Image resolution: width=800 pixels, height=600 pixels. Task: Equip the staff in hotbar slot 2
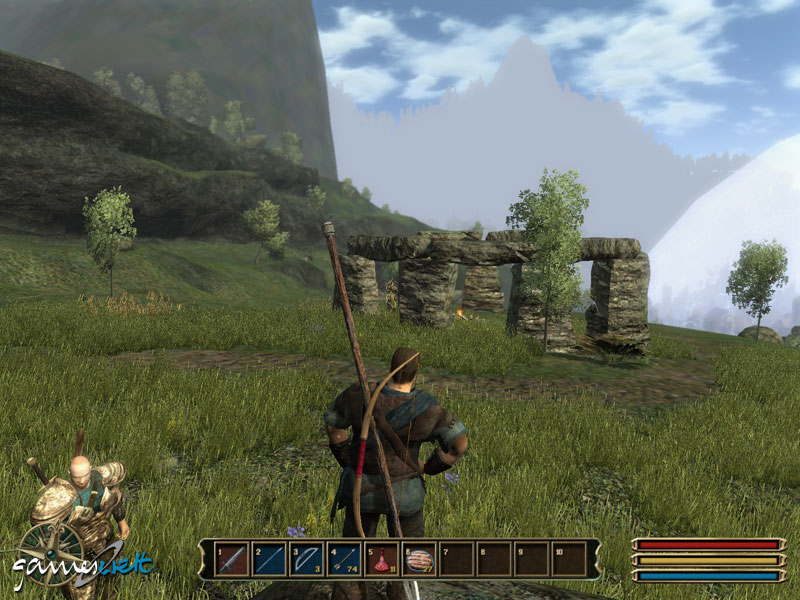pyautogui.click(x=269, y=560)
